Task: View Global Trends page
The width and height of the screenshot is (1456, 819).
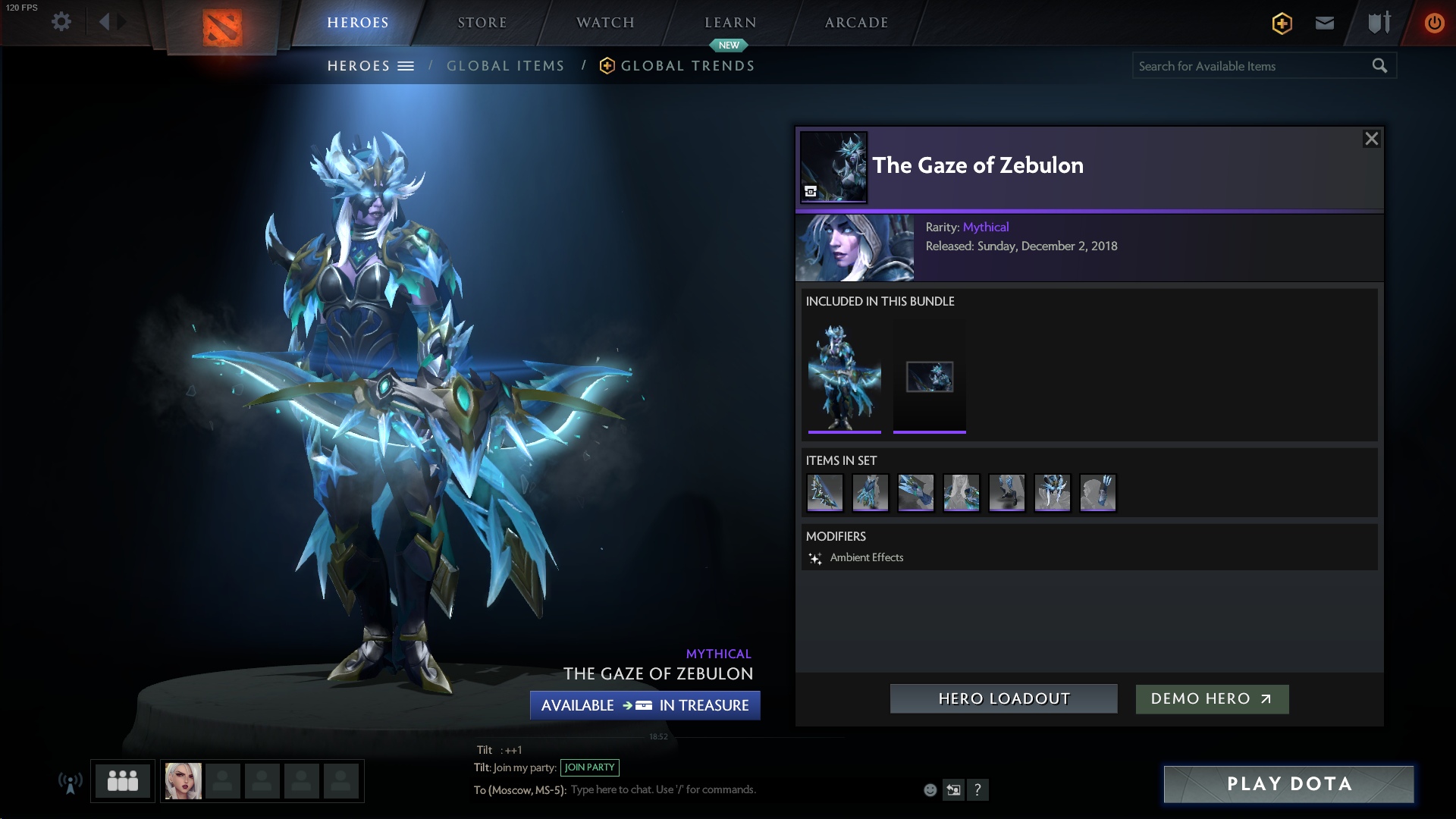Action: point(687,66)
